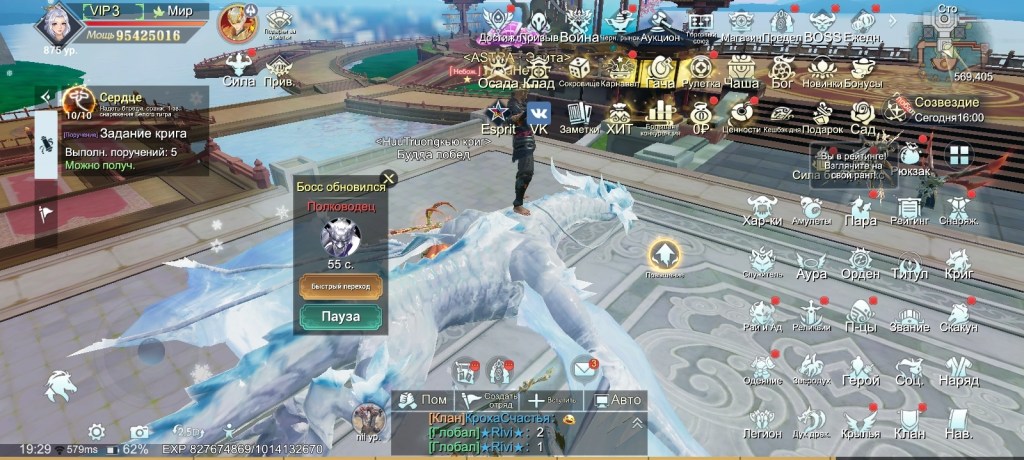Close the Босс обновился popup
Image resolution: width=1024 pixels, height=460 pixels.
click(x=389, y=179)
